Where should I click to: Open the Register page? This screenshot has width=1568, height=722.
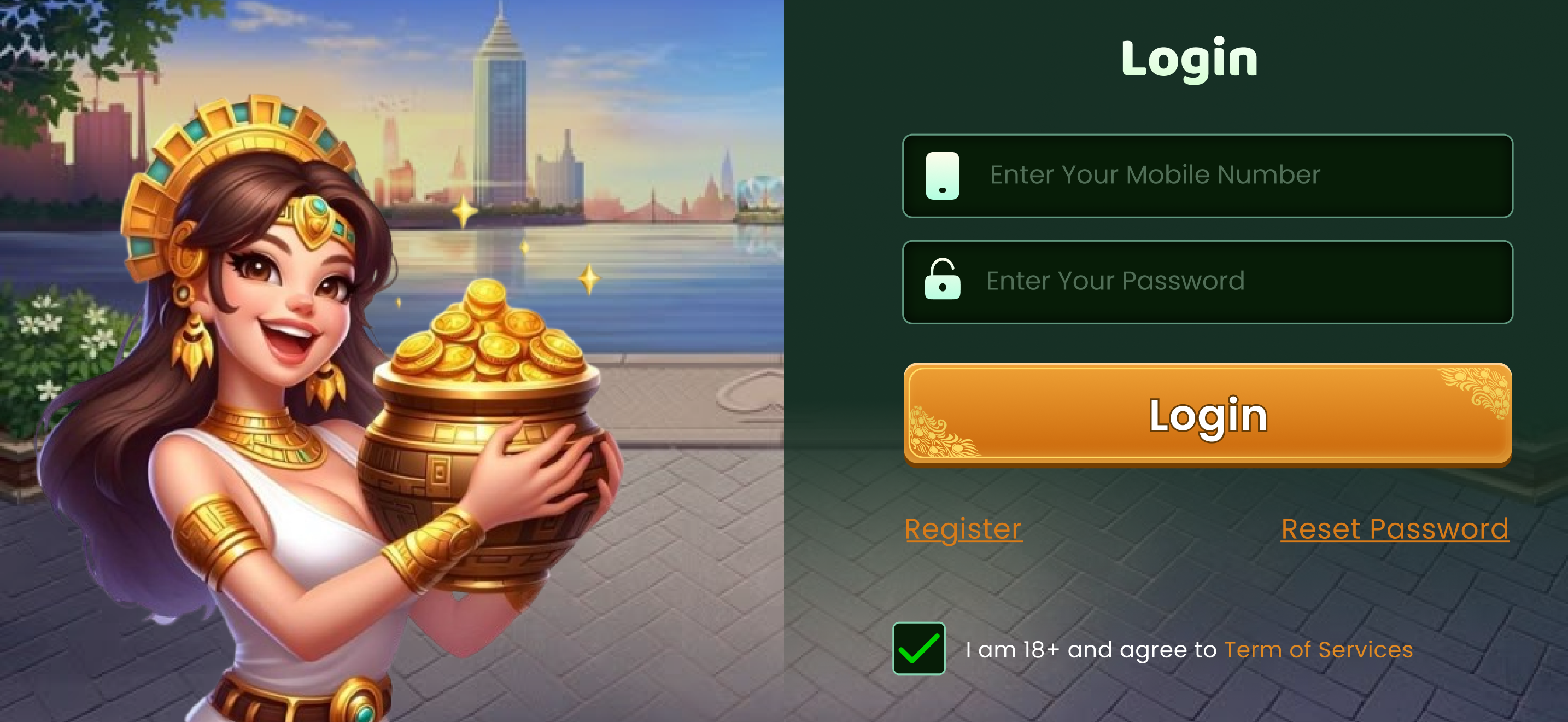tap(963, 528)
